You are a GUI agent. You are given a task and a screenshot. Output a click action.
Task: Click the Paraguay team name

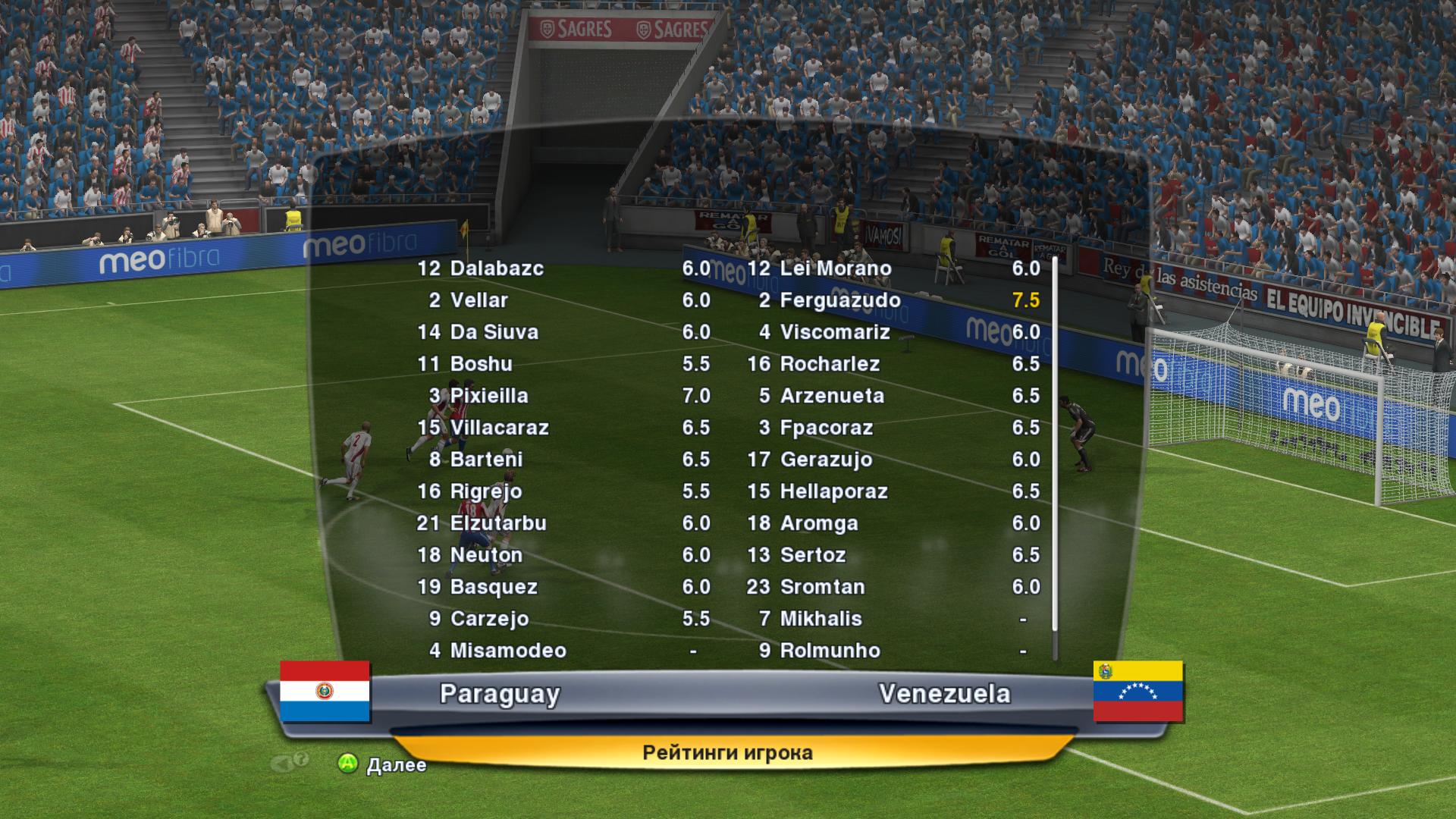pyautogui.click(x=500, y=694)
